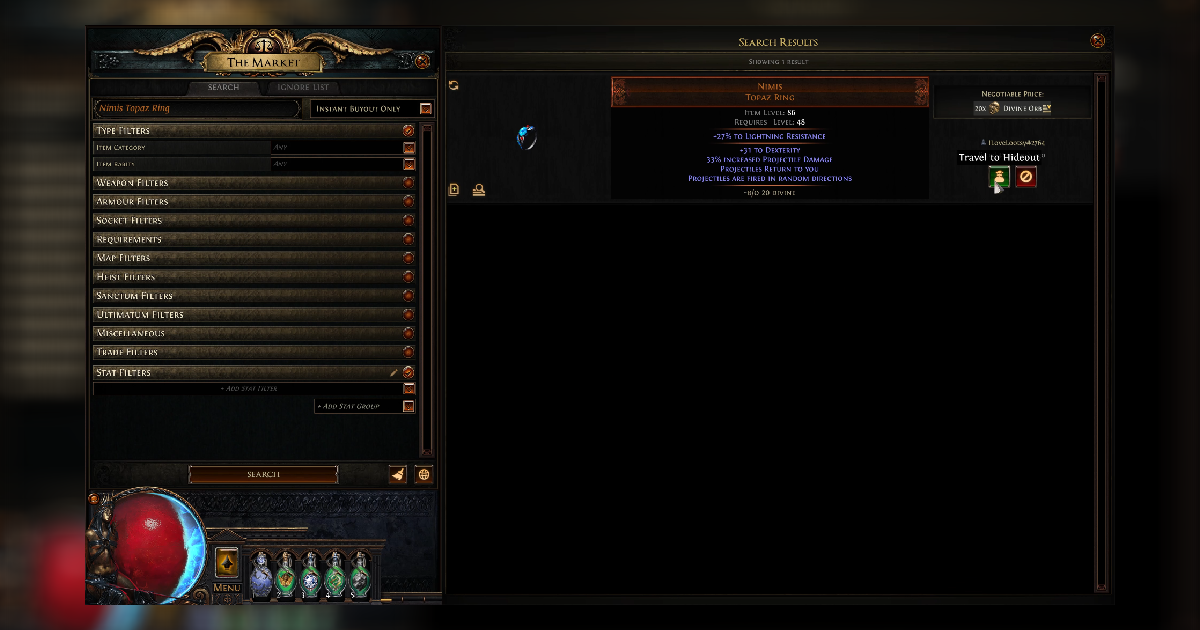
Task: Expand the Weapon Filters section
Action: point(408,183)
